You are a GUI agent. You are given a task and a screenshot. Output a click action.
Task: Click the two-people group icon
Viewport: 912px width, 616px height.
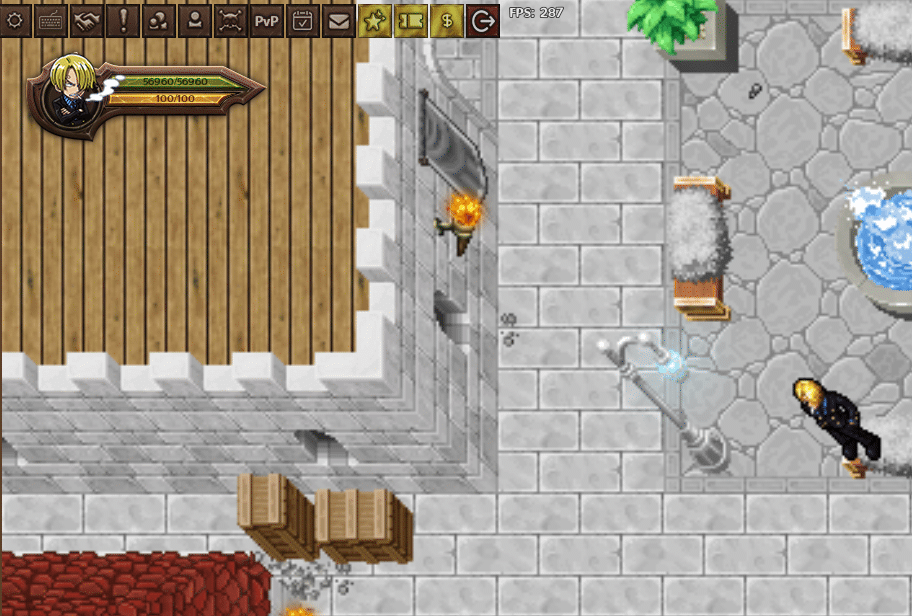[159, 20]
